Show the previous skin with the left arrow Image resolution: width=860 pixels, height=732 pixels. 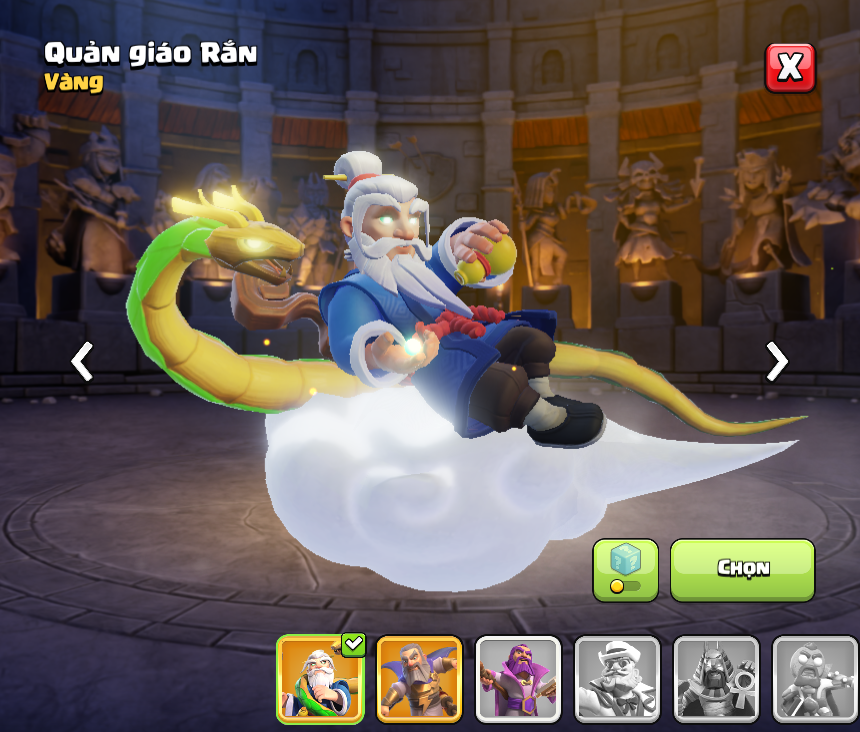tap(82, 361)
